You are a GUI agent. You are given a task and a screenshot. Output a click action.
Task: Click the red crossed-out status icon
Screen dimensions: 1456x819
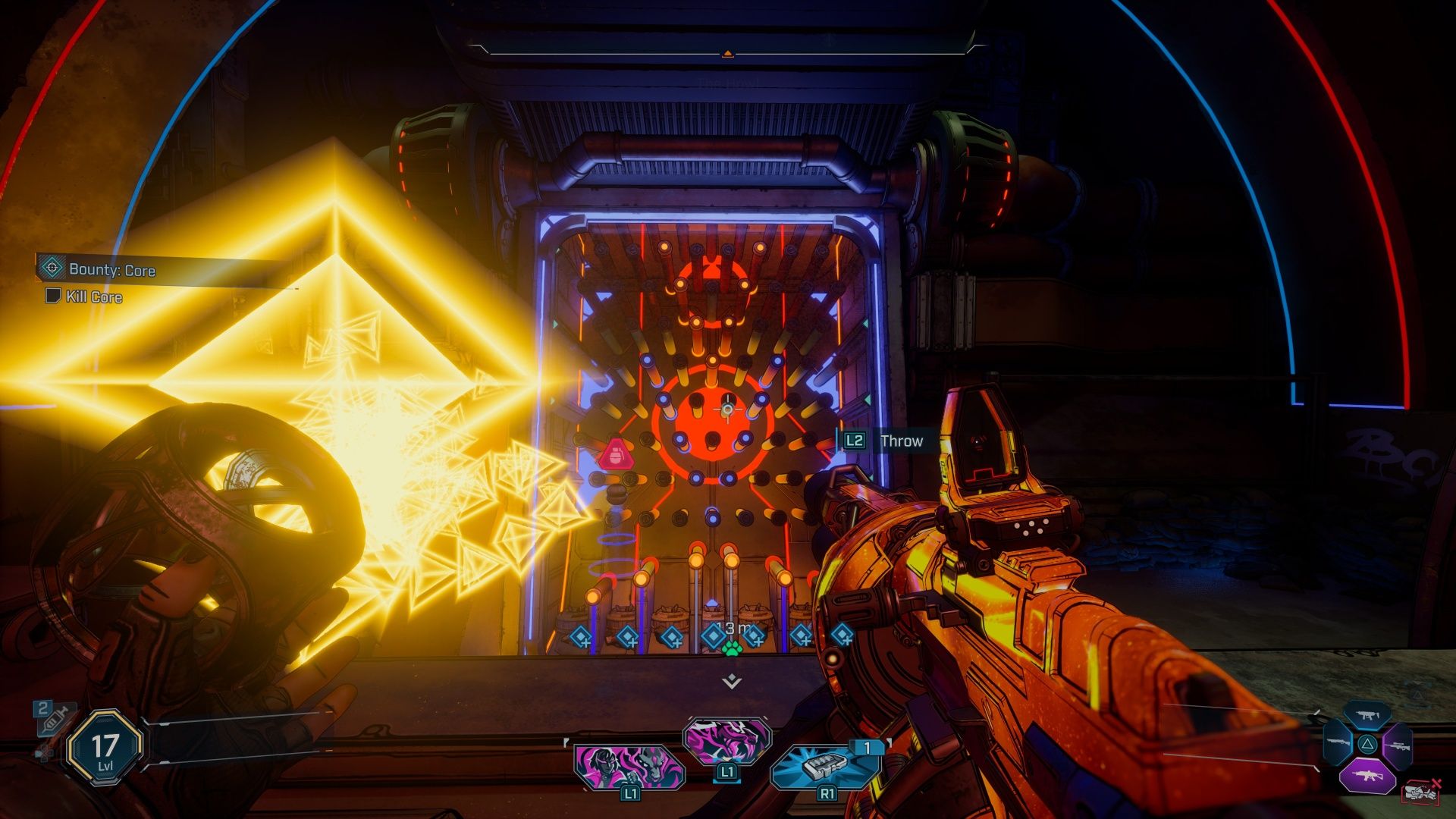[x=1421, y=791]
